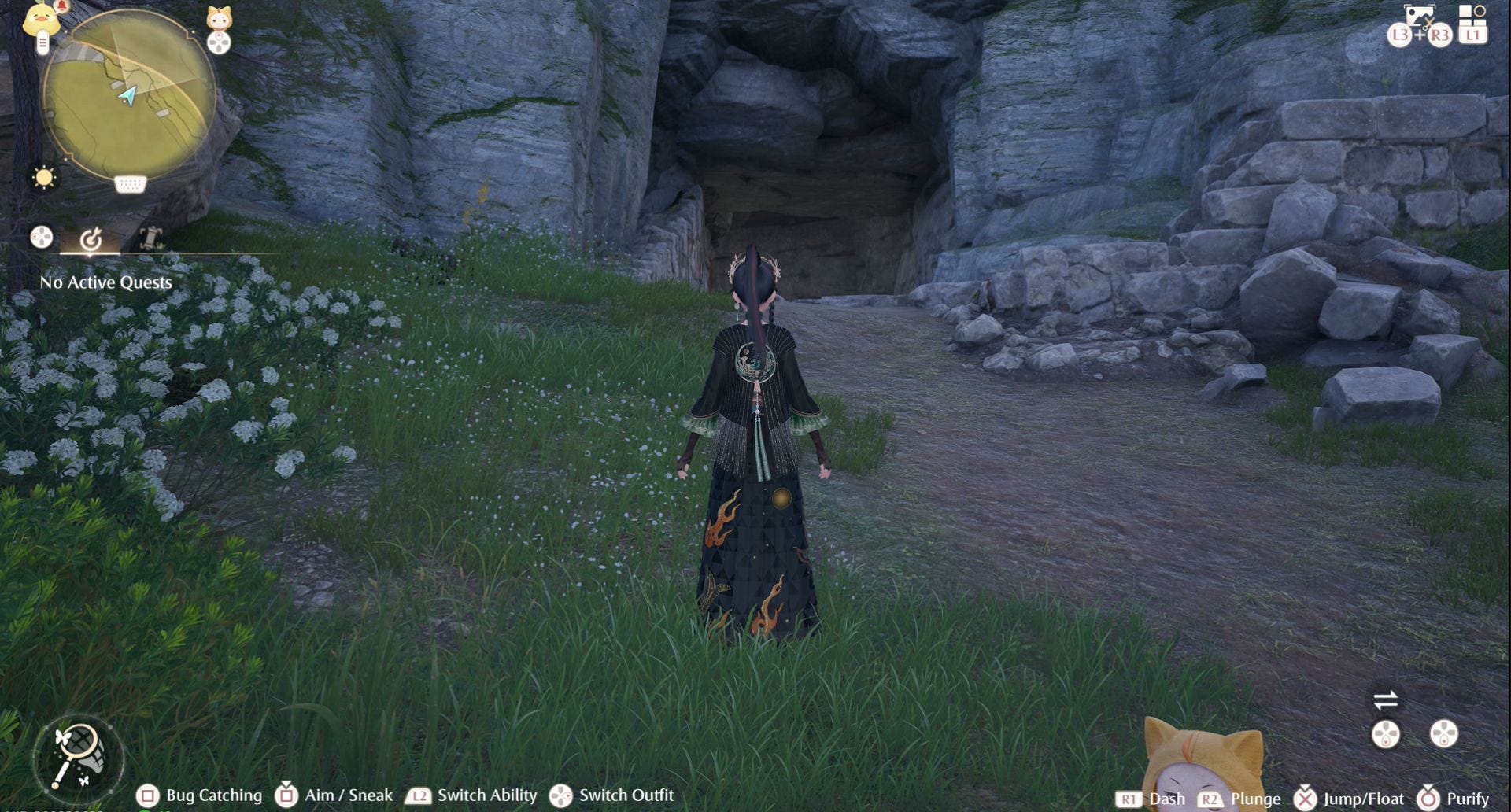Open the snapshot picture icon
The image size is (1511, 812).
pyautogui.click(x=1419, y=16)
